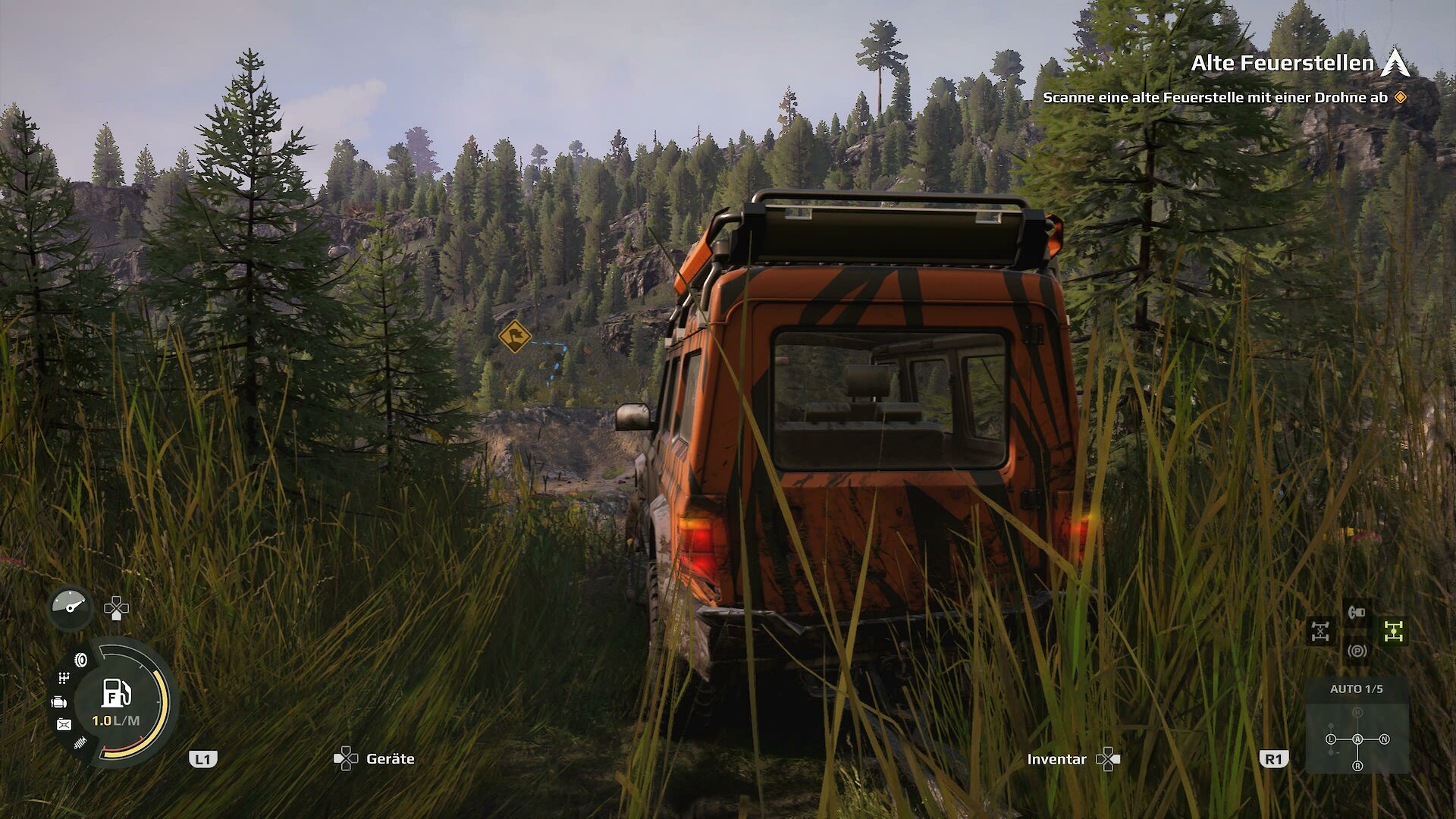Shift to Low gear on the gear selector

[1331, 739]
